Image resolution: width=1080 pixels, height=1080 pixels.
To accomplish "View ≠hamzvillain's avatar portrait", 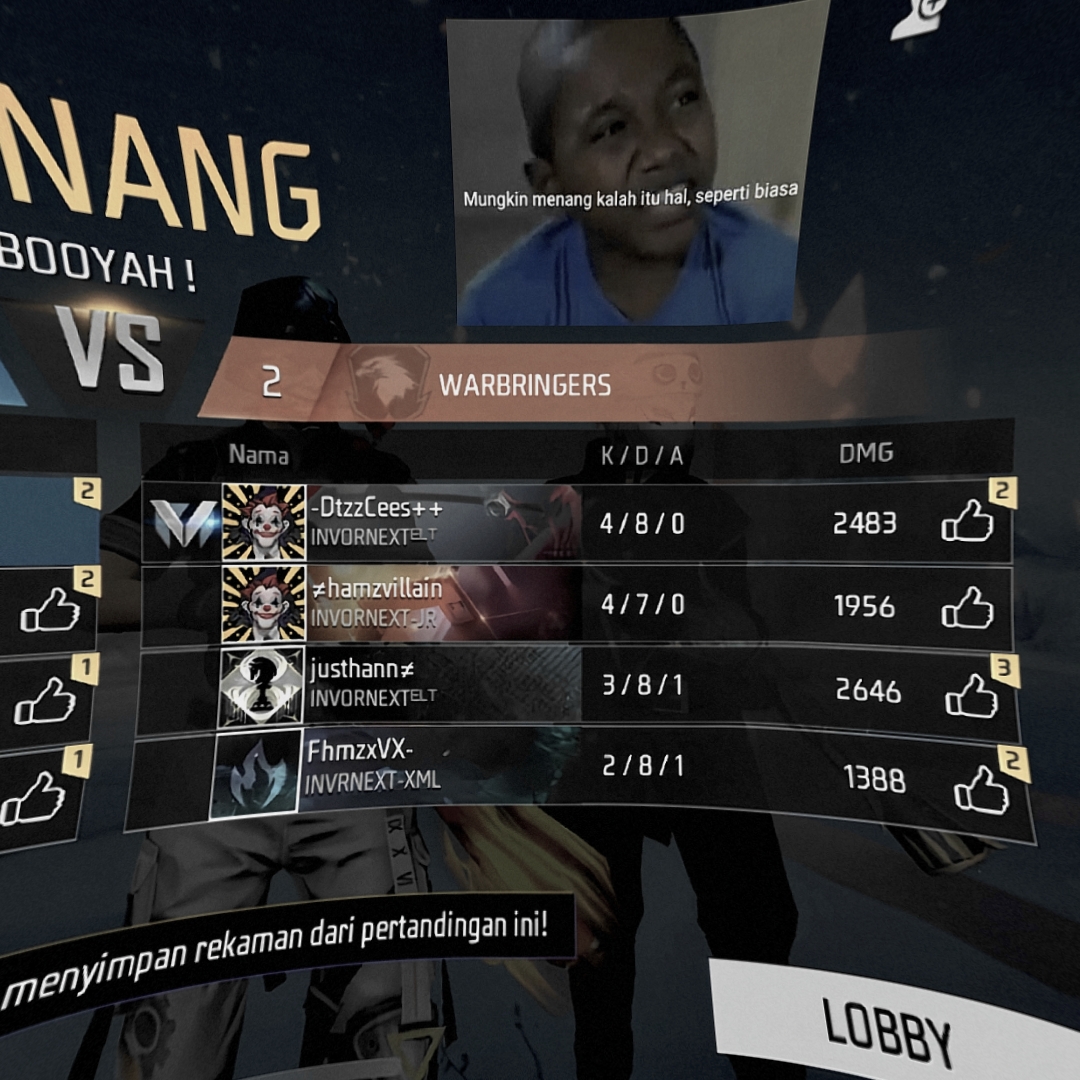I will 263,604.
